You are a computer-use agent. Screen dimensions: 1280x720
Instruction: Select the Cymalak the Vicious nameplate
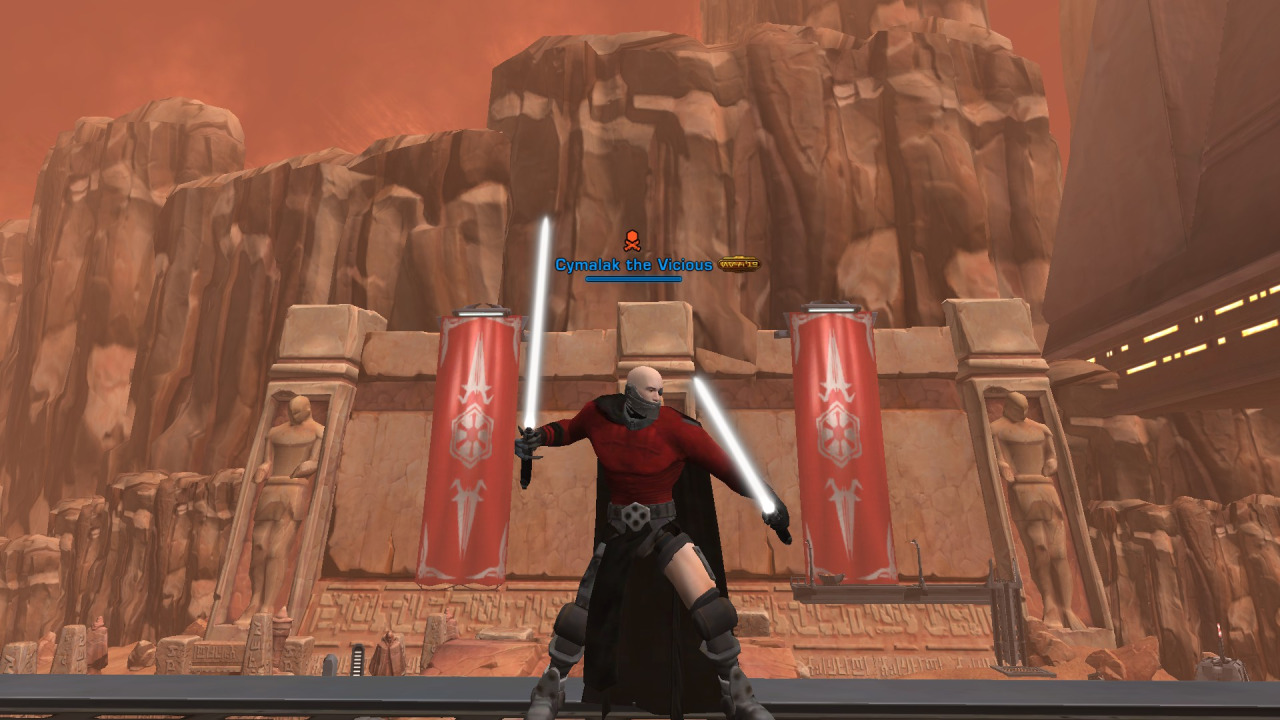coord(634,265)
